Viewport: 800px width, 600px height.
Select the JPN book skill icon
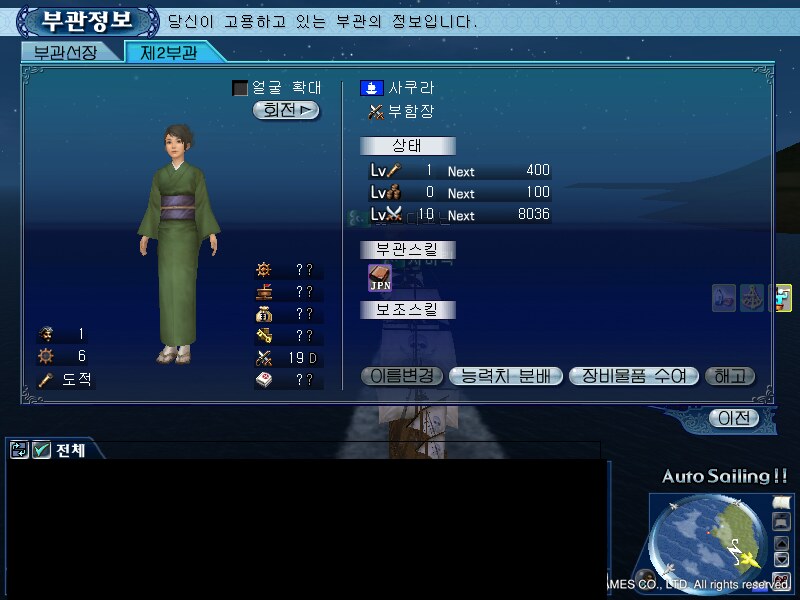click(380, 277)
